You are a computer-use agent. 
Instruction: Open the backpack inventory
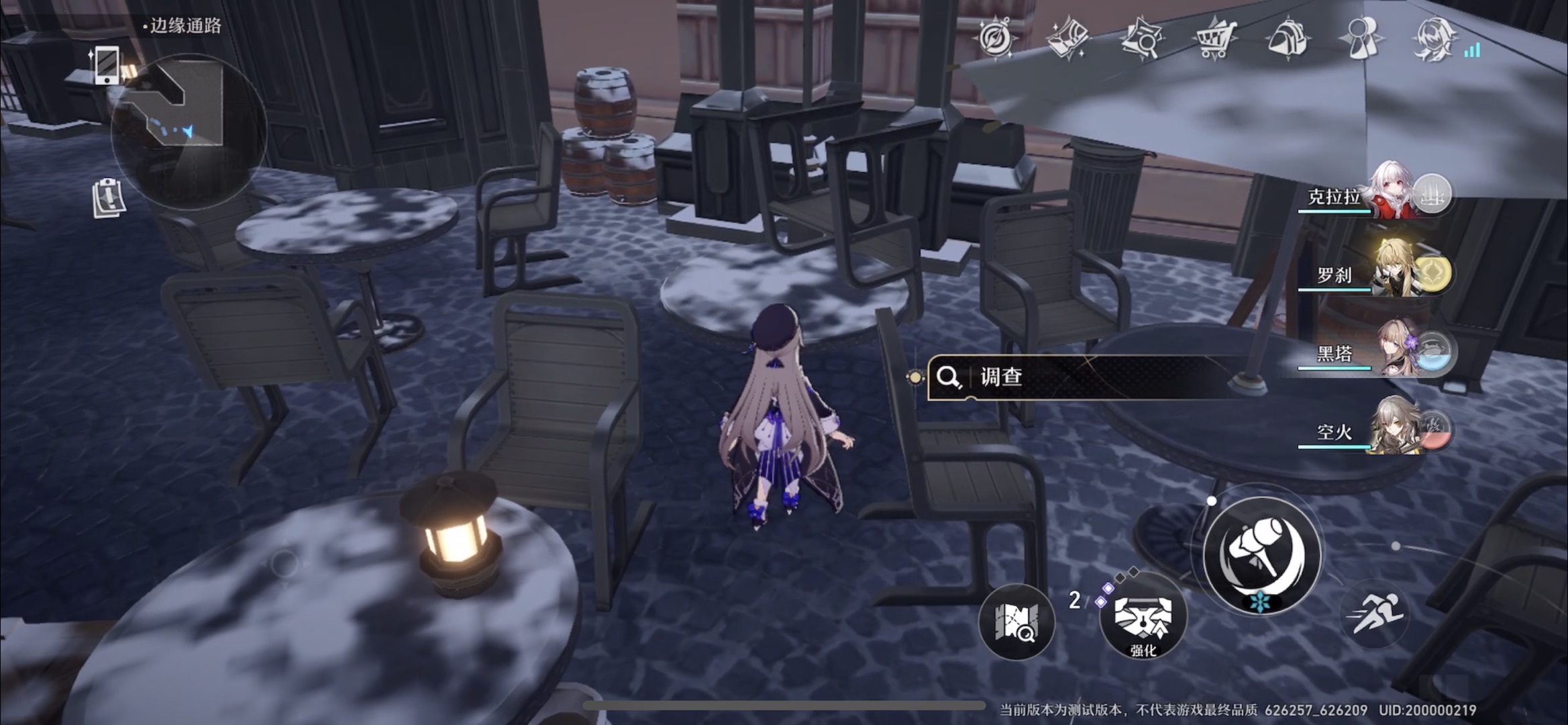tap(1288, 38)
